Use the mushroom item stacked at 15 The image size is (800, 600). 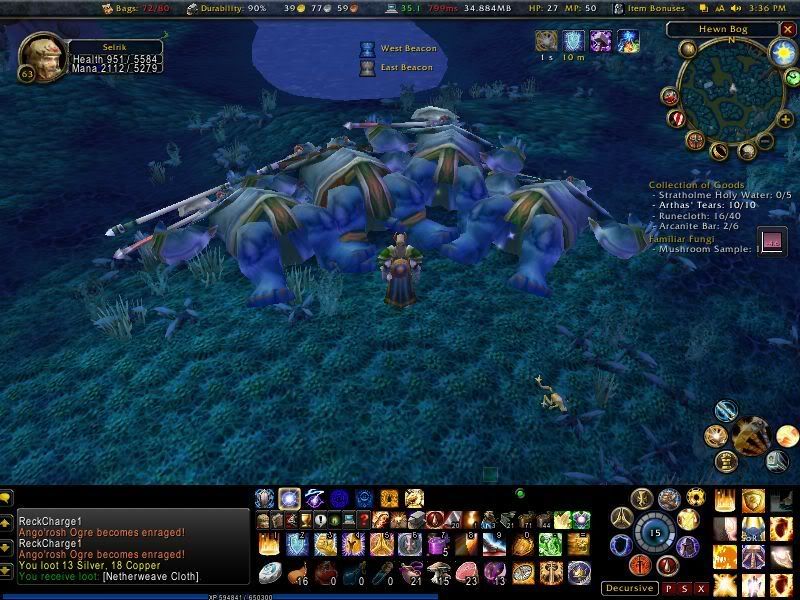(439, 572)
